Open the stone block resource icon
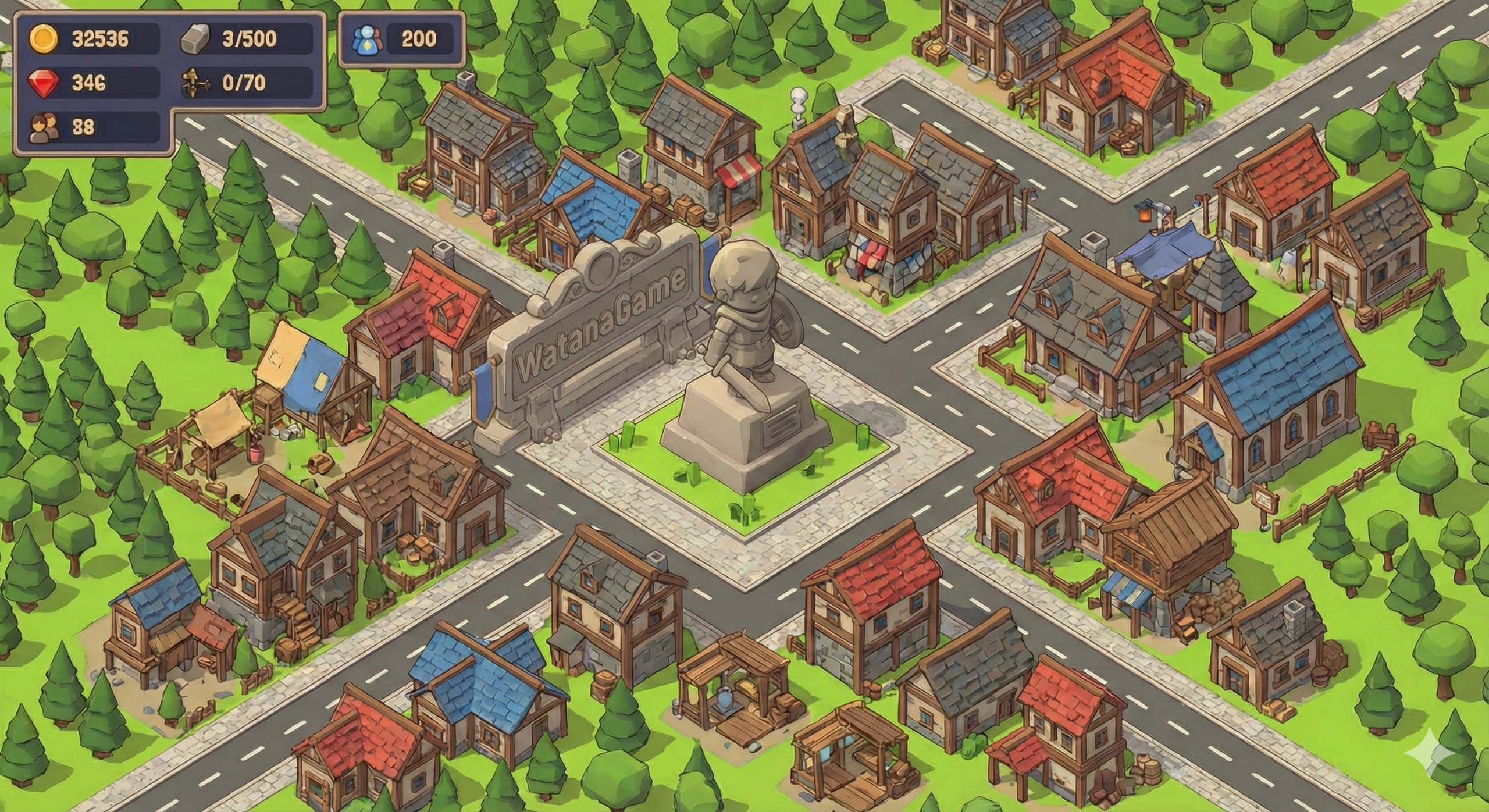The height and width of the screenshot is (812, 1489). [x=195, y=40]
